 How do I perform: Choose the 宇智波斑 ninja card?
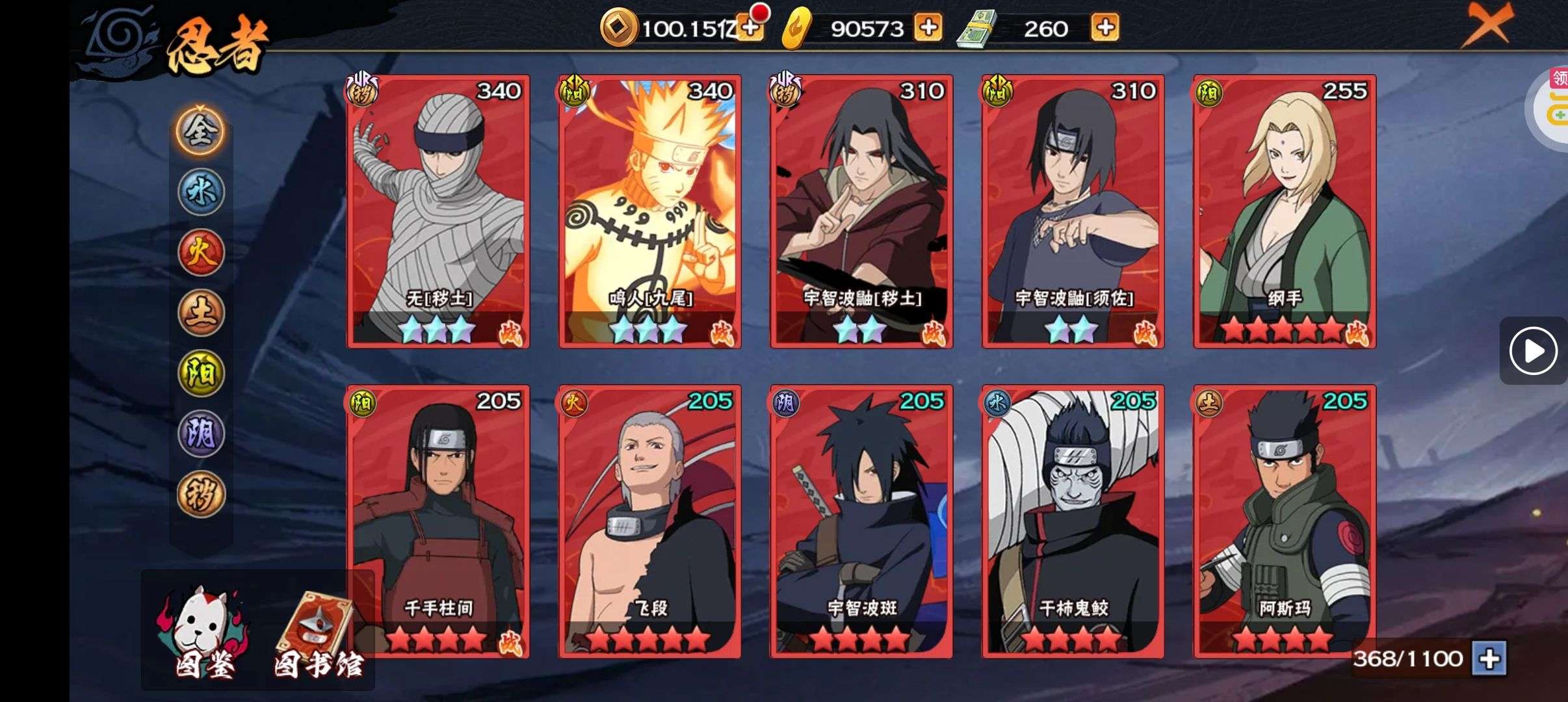click(x=861, y=521)
